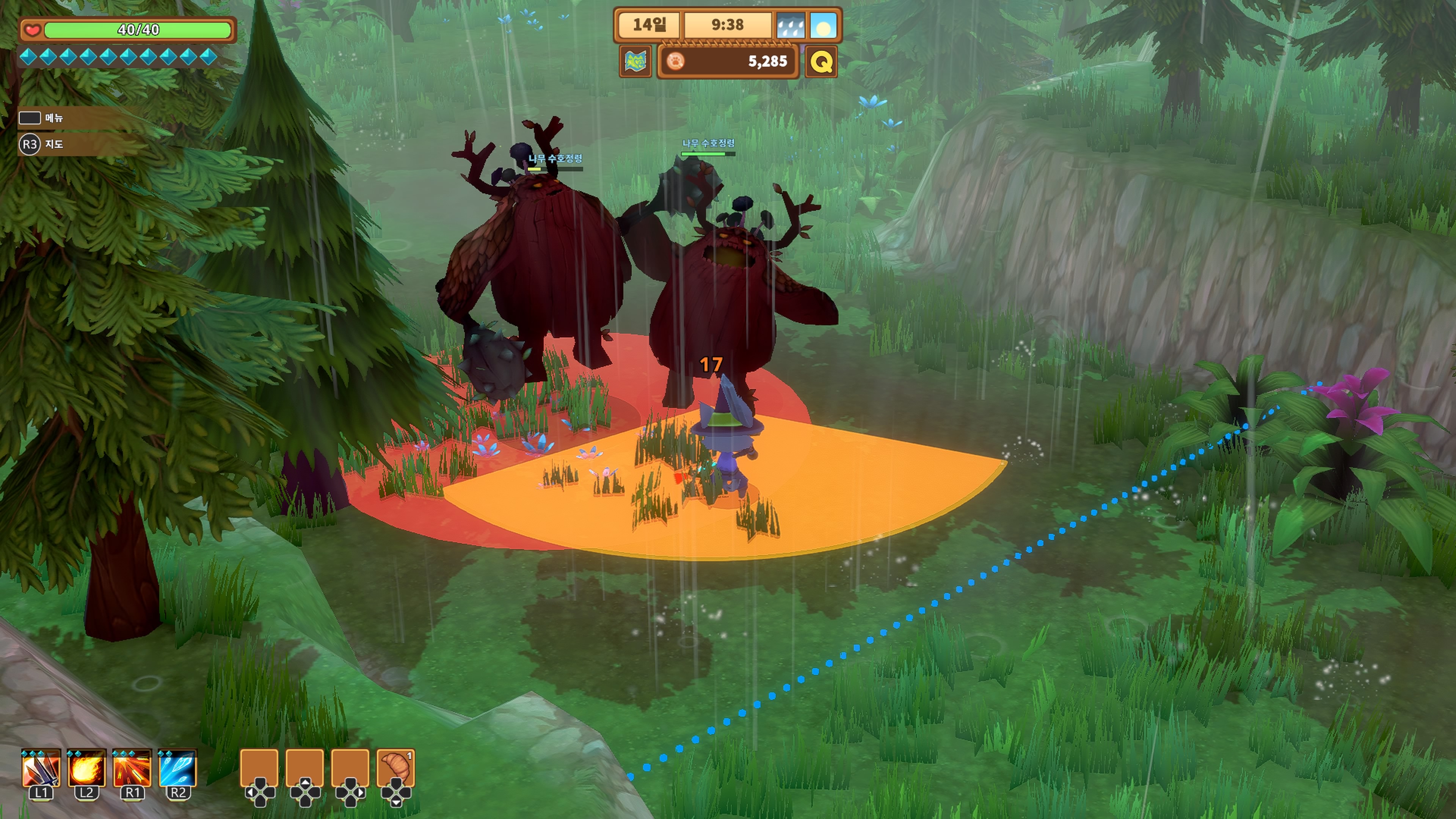1456x819 pixels.
Task: Activate the blade volley skill
Action: pos(41,767)
